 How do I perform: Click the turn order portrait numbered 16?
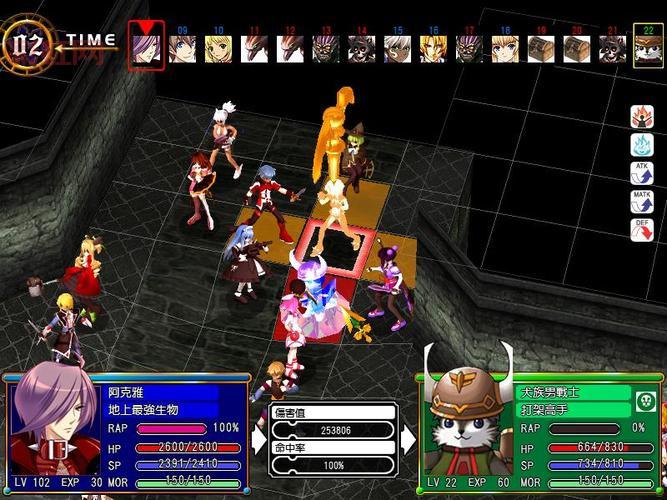click(433, 48)
